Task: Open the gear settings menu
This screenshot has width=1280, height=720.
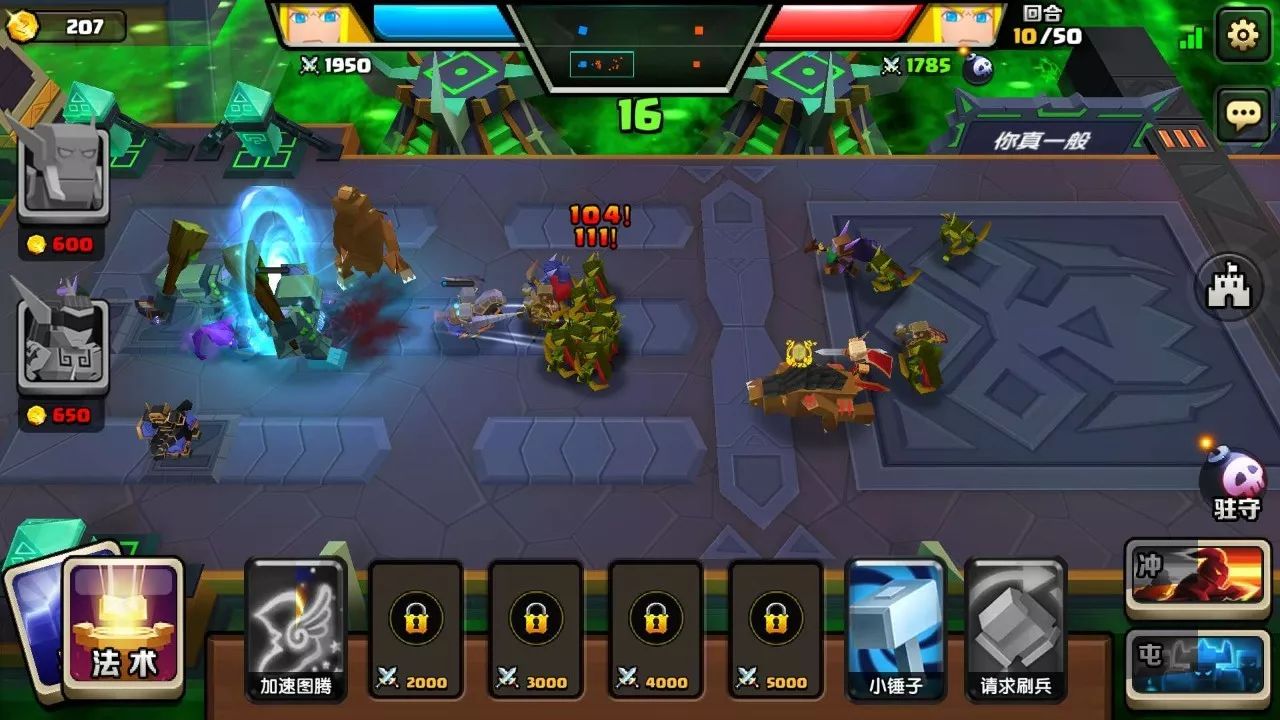Action: [x=1242, y=36]
